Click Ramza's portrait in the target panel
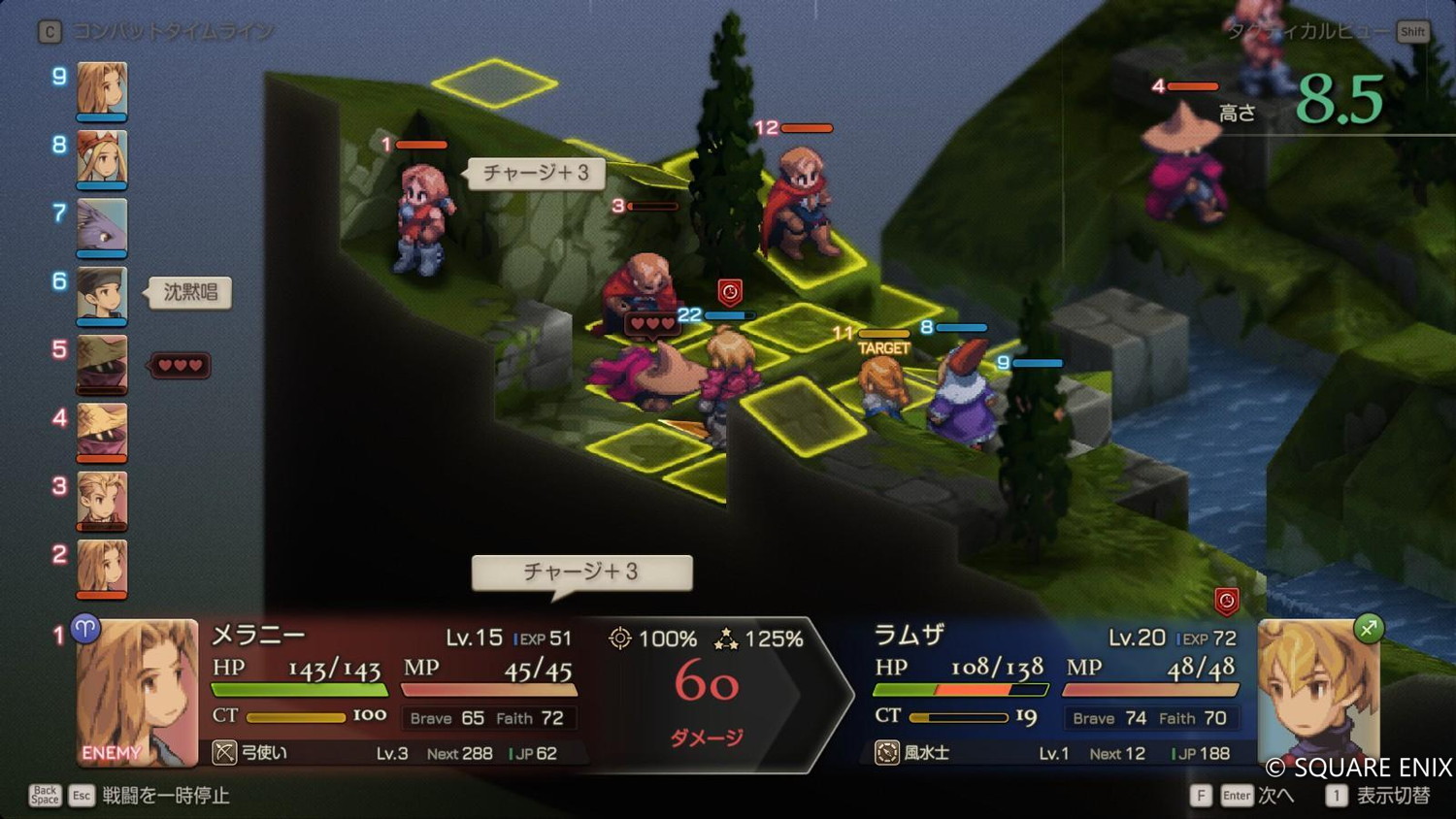Viewport: 1456px width, 819px height. (1318, 691)
